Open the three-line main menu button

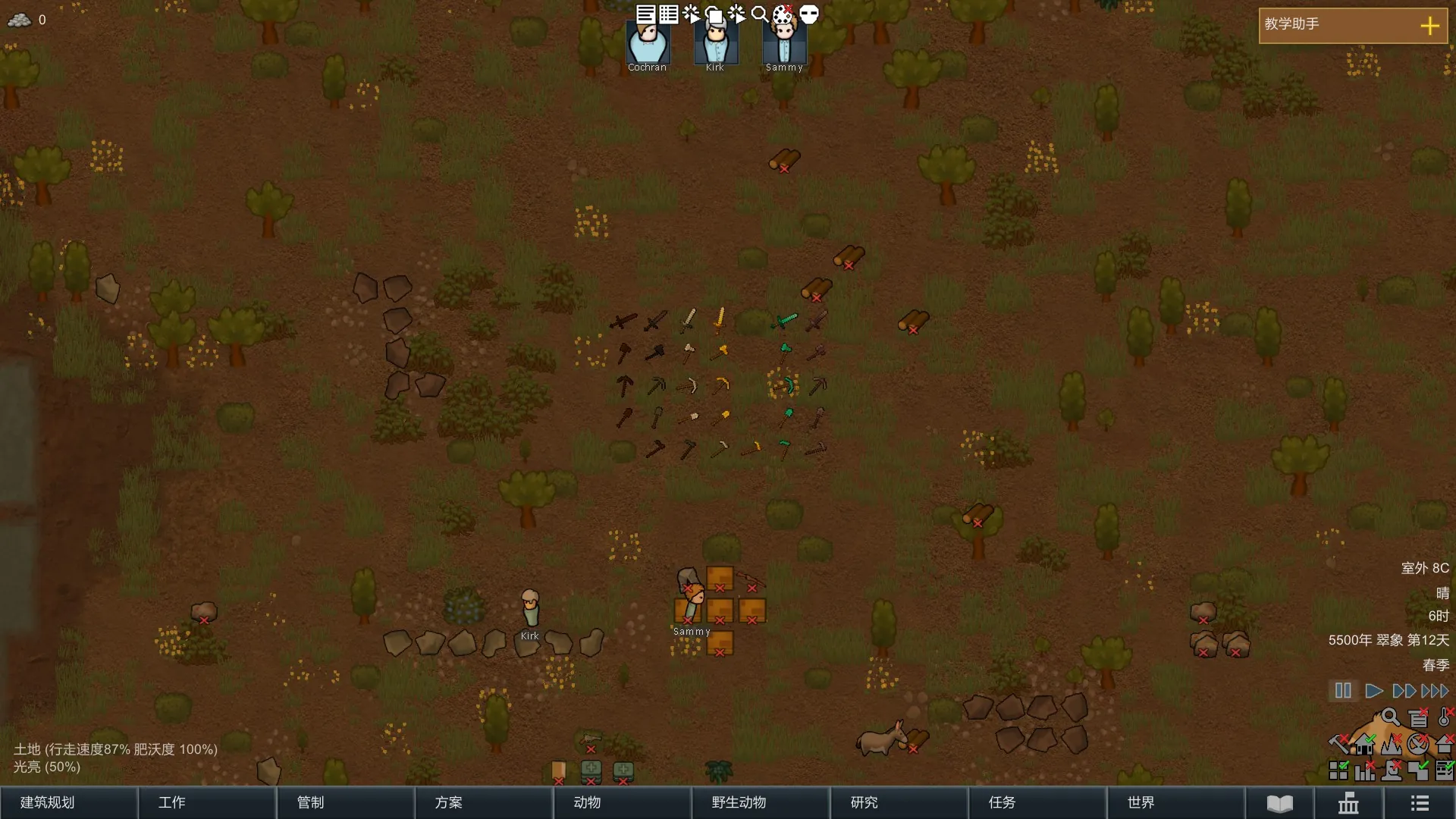coord(1420,803)
